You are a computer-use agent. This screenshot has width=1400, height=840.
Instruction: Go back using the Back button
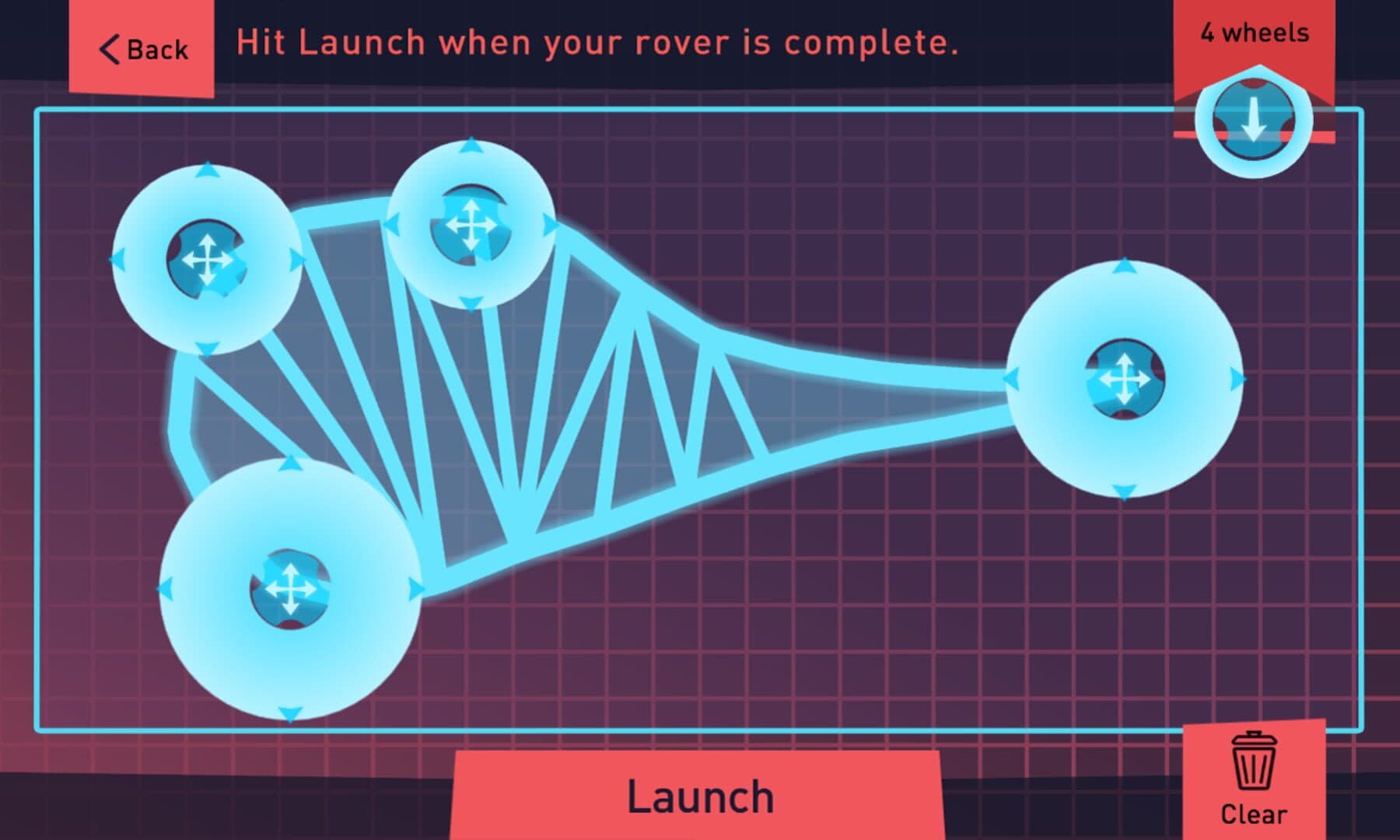click(x=143, y=49)
